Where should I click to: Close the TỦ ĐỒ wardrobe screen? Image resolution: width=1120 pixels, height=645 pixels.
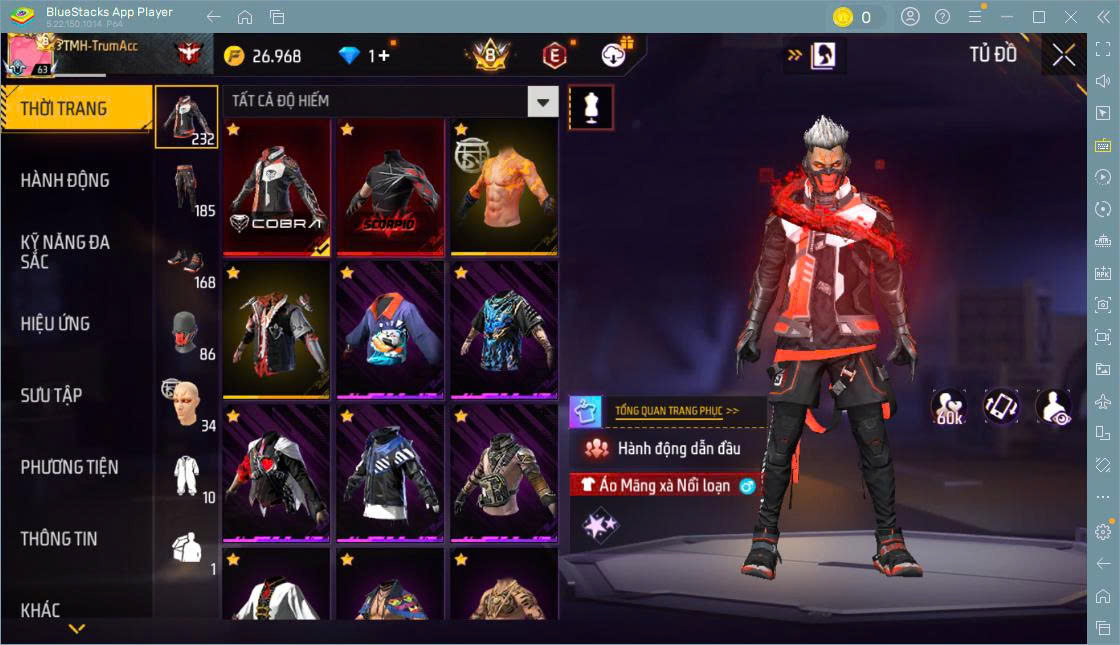point(1064,55)
